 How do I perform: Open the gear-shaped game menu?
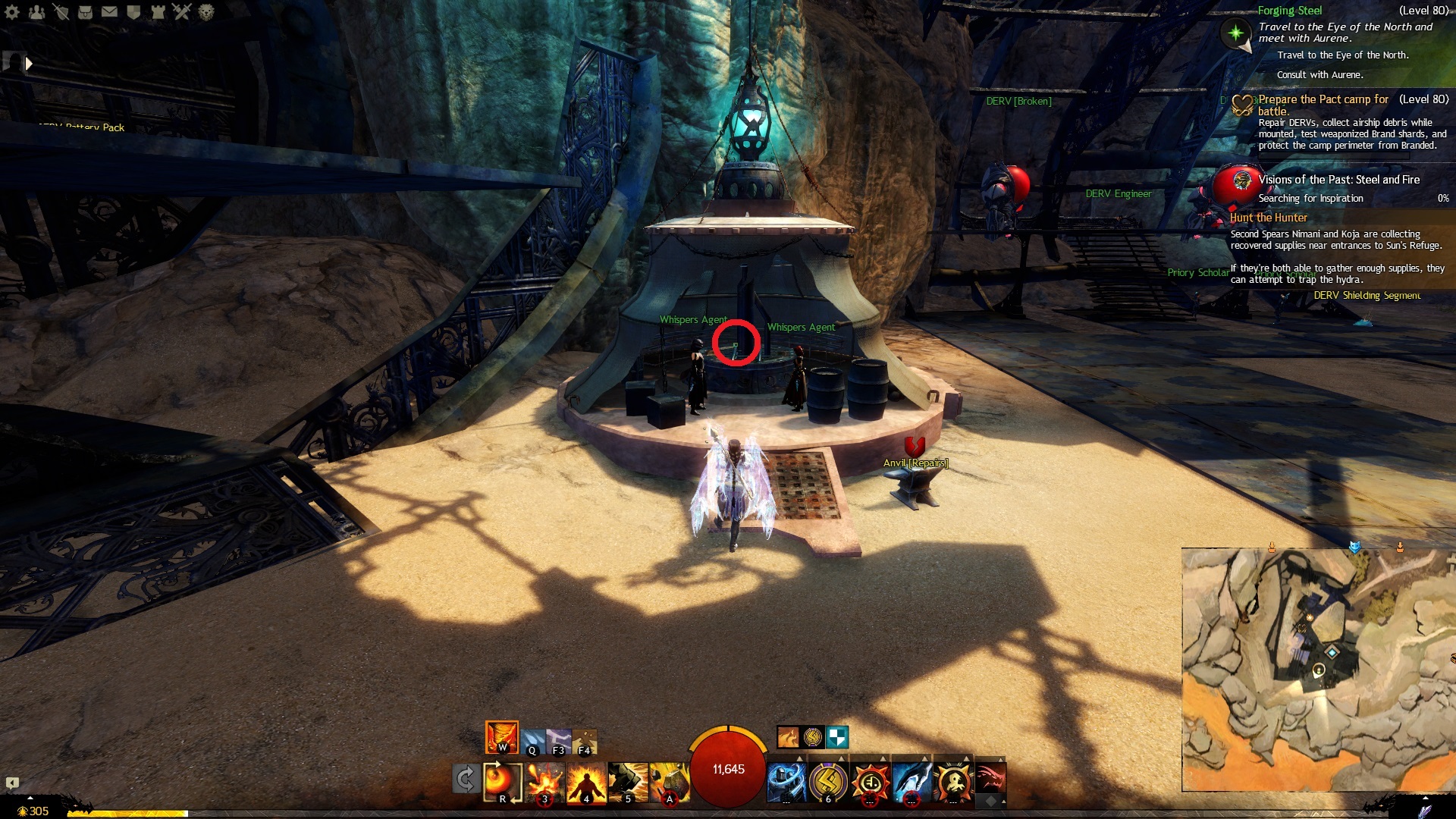[x=12, y=12]
